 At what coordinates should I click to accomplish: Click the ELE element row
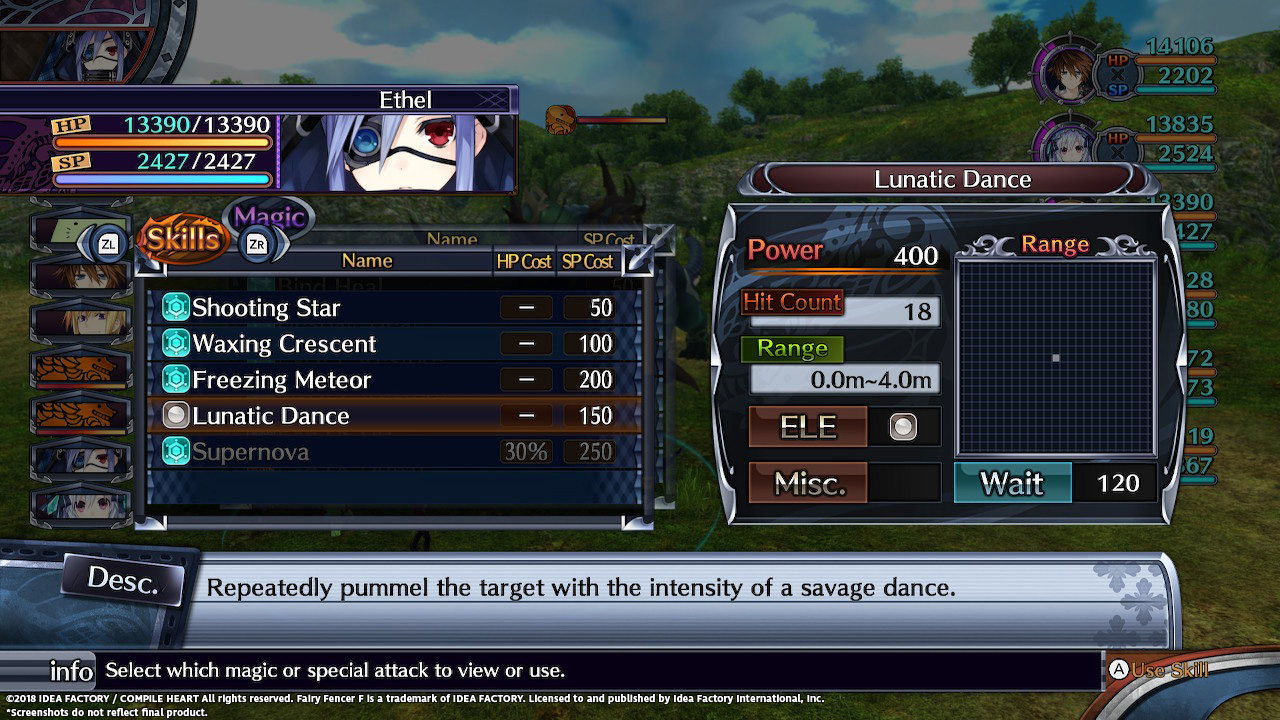tap(809, 427)
